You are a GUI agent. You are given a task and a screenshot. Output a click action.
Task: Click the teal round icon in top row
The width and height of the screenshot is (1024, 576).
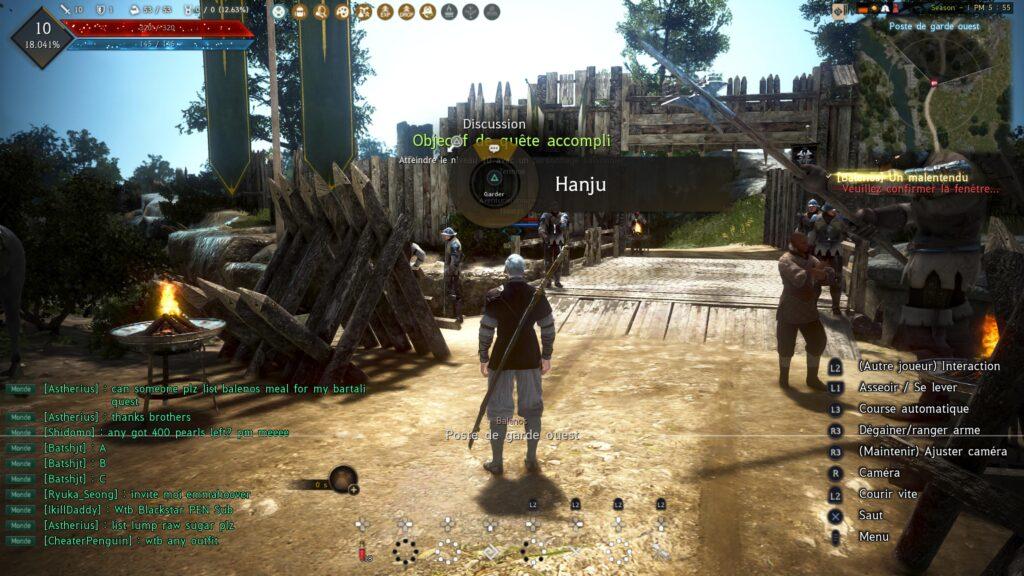[x=279, y=12]
